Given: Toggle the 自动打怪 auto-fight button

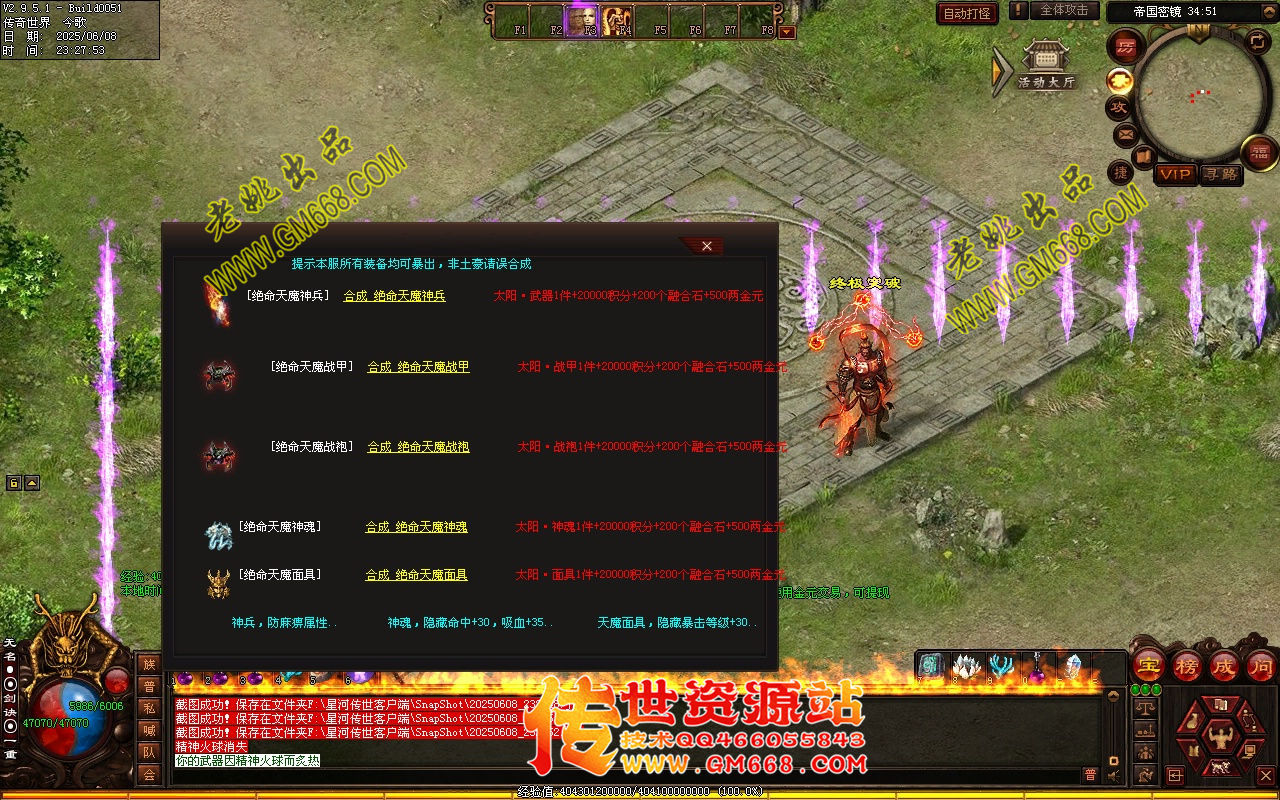Looking at the screenshot, I should [x=967, y=13].
